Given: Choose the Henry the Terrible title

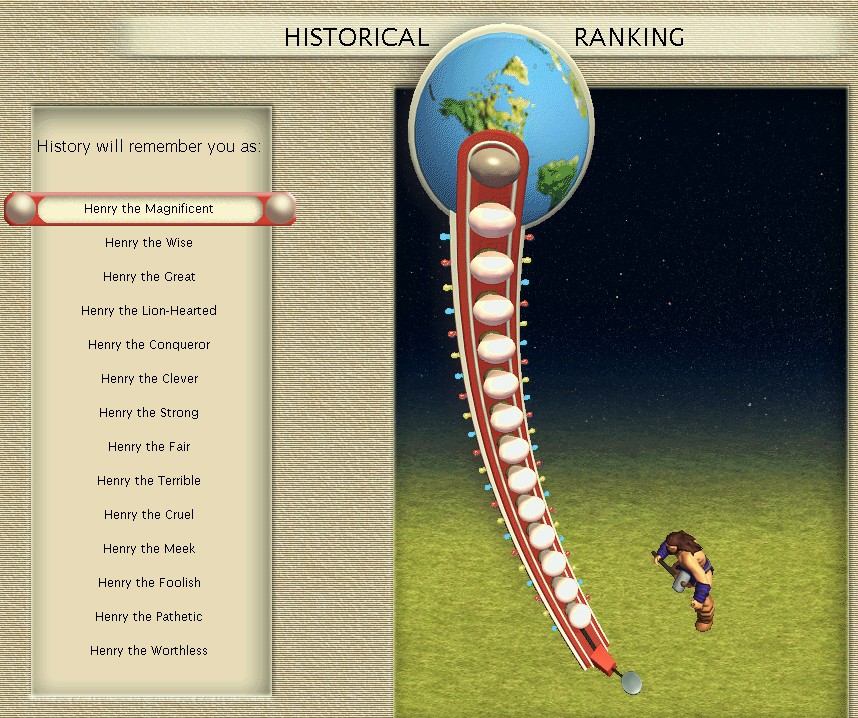Looking at the screenshot, I should pyautogui.click(x=149, y=481).
